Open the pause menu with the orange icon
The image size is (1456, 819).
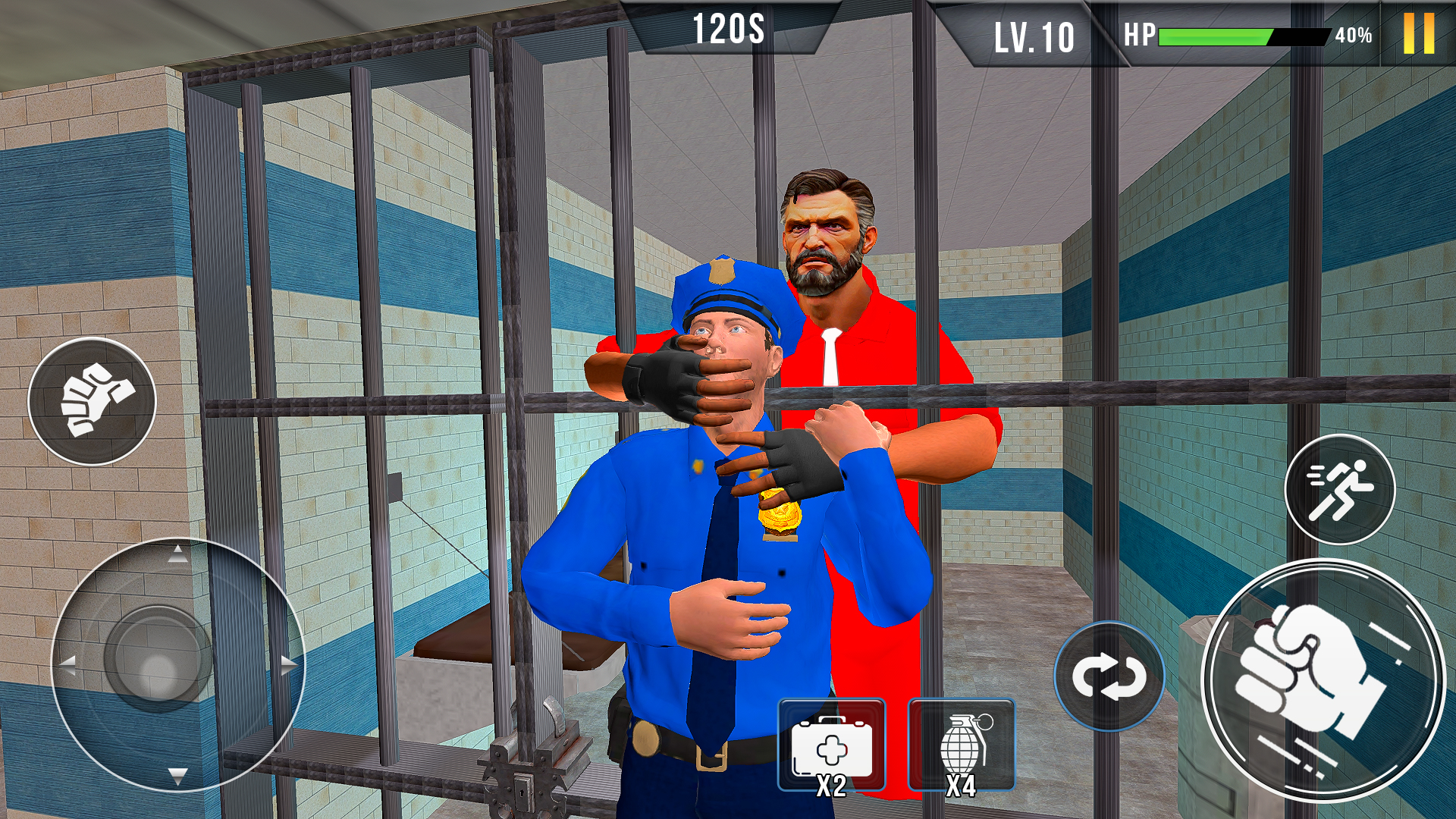[x=1419, y=32]
